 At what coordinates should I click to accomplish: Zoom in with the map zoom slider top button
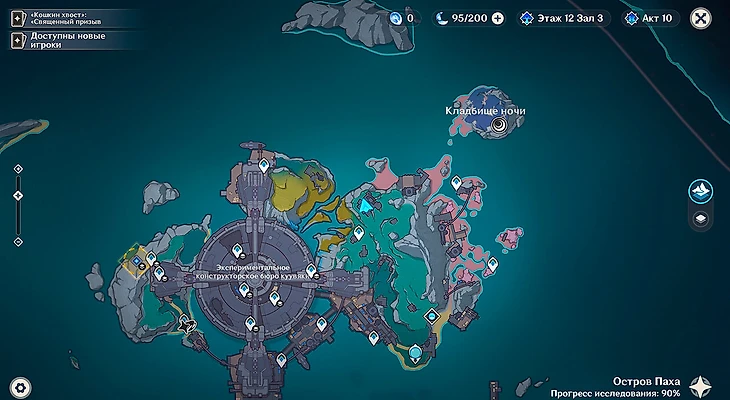point(19,169)
